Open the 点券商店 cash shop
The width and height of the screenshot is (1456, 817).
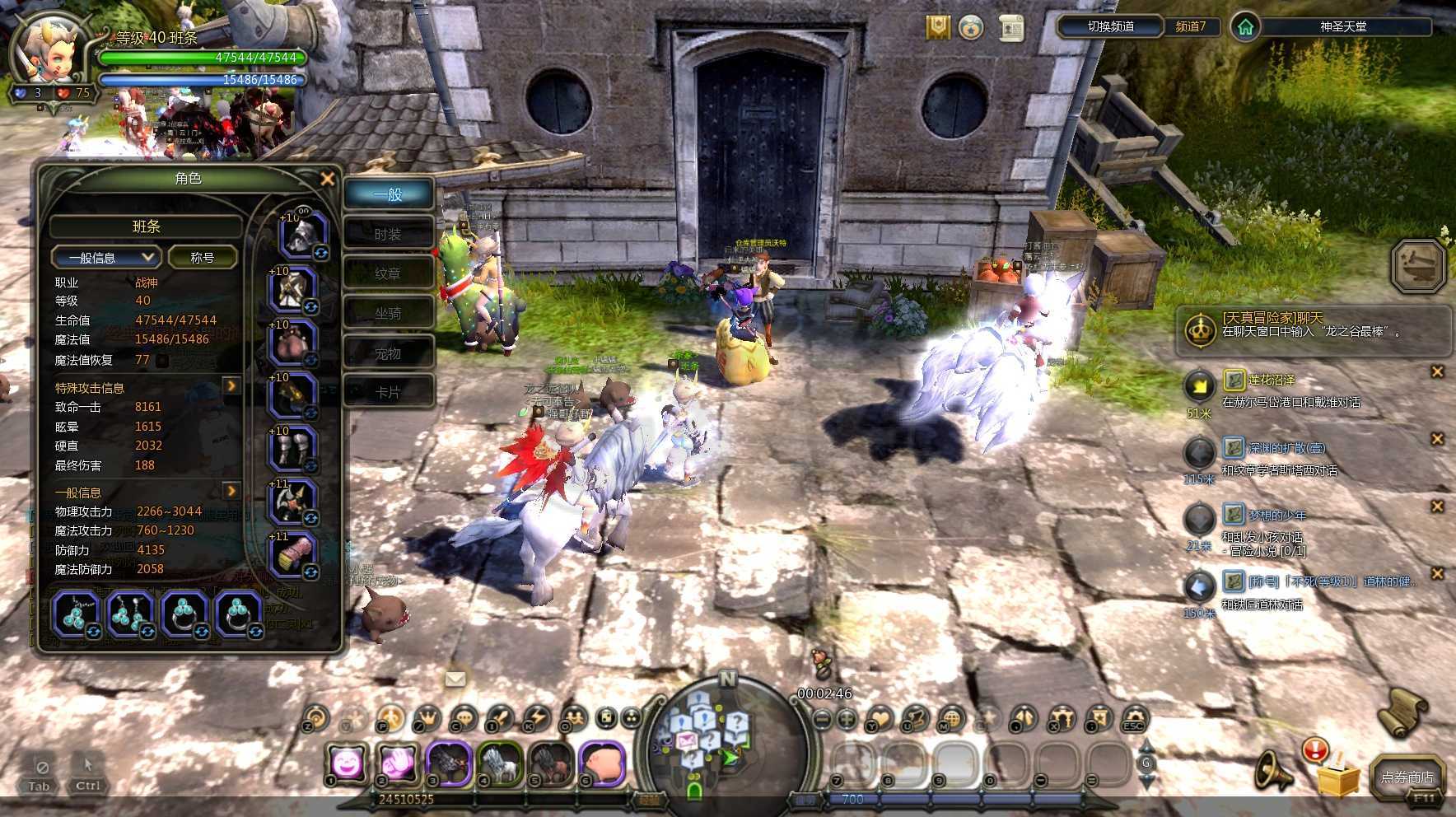[x=1407, y=777]
